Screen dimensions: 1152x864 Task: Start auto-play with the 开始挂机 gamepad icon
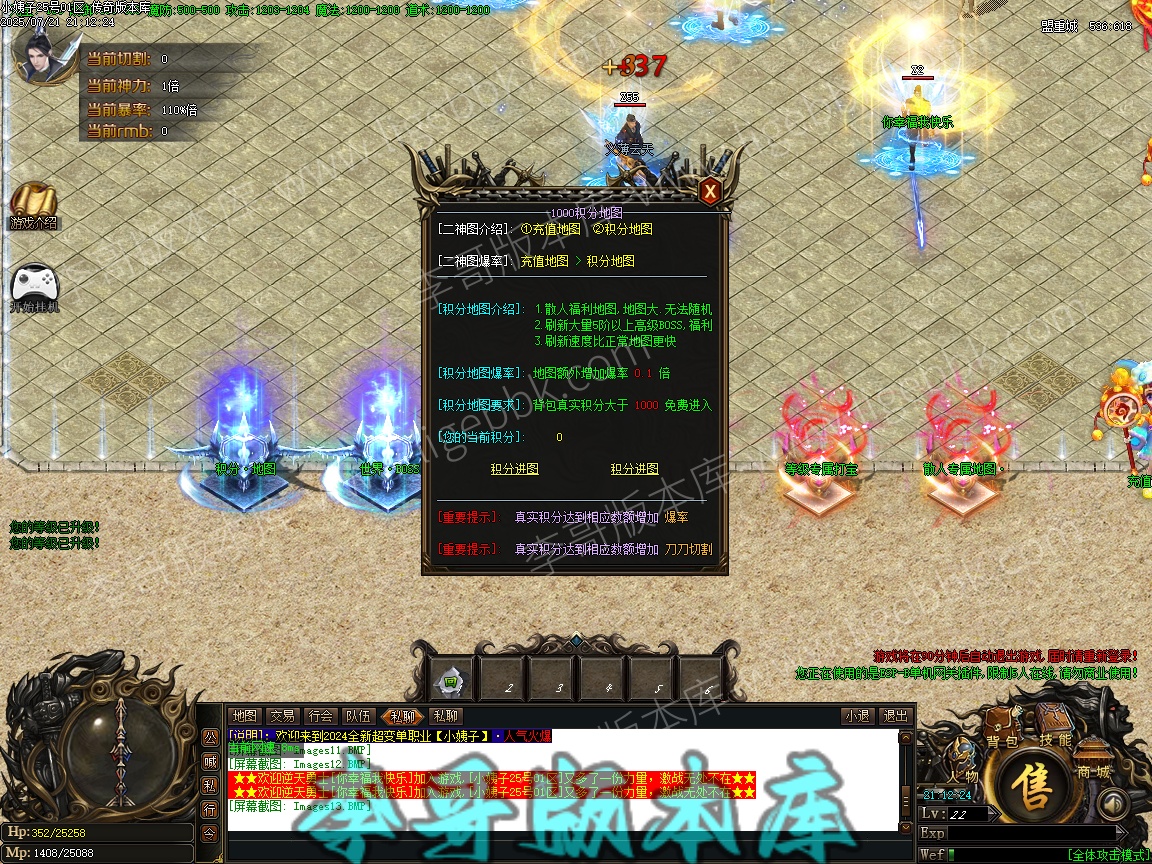pyautogui.click(x=33, y=285)
